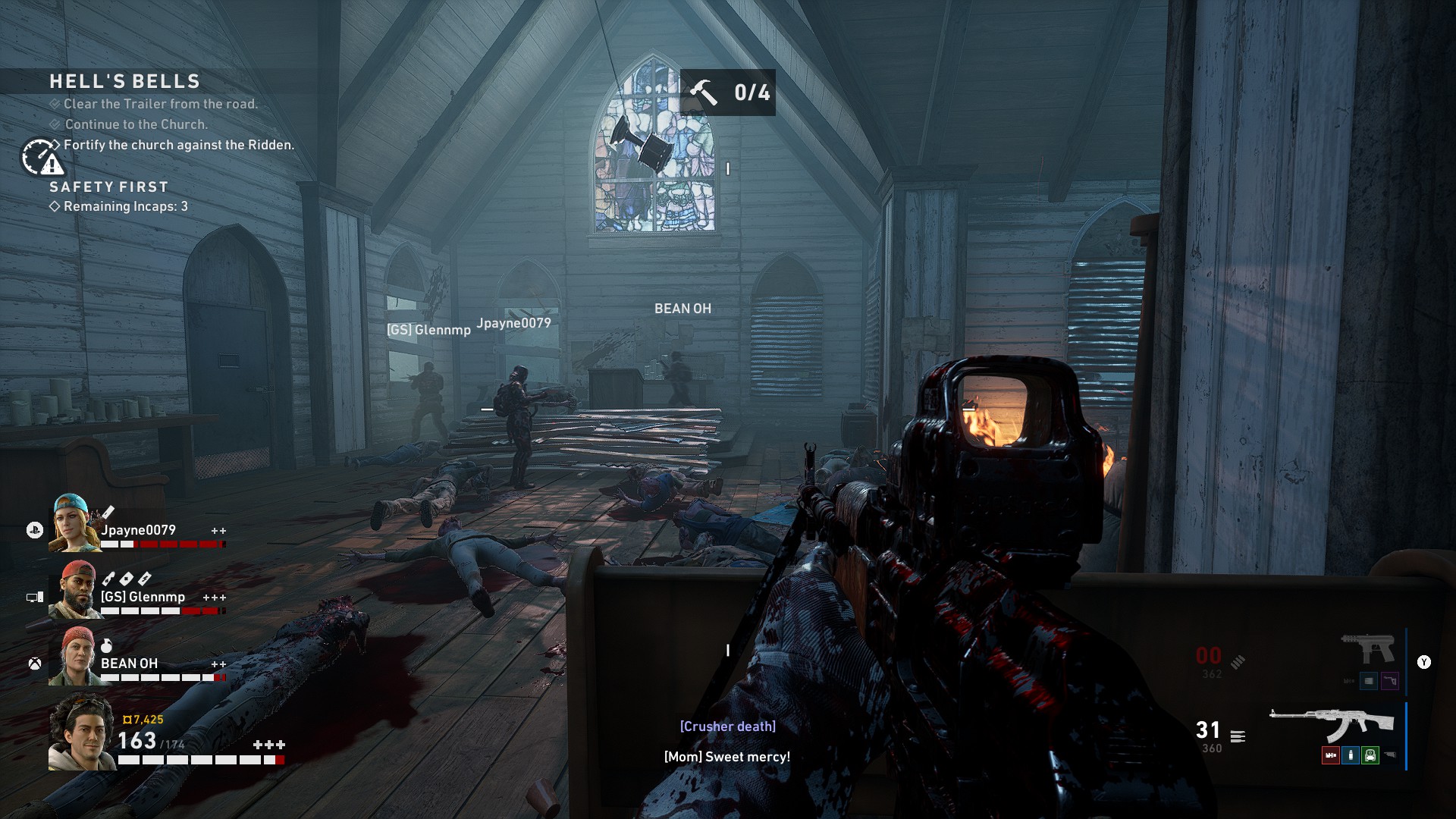Viewport: 1456px width, 819px height.
Task: Choose [GS] Glennmp's character portrait
Action: [x=74, y=589]
